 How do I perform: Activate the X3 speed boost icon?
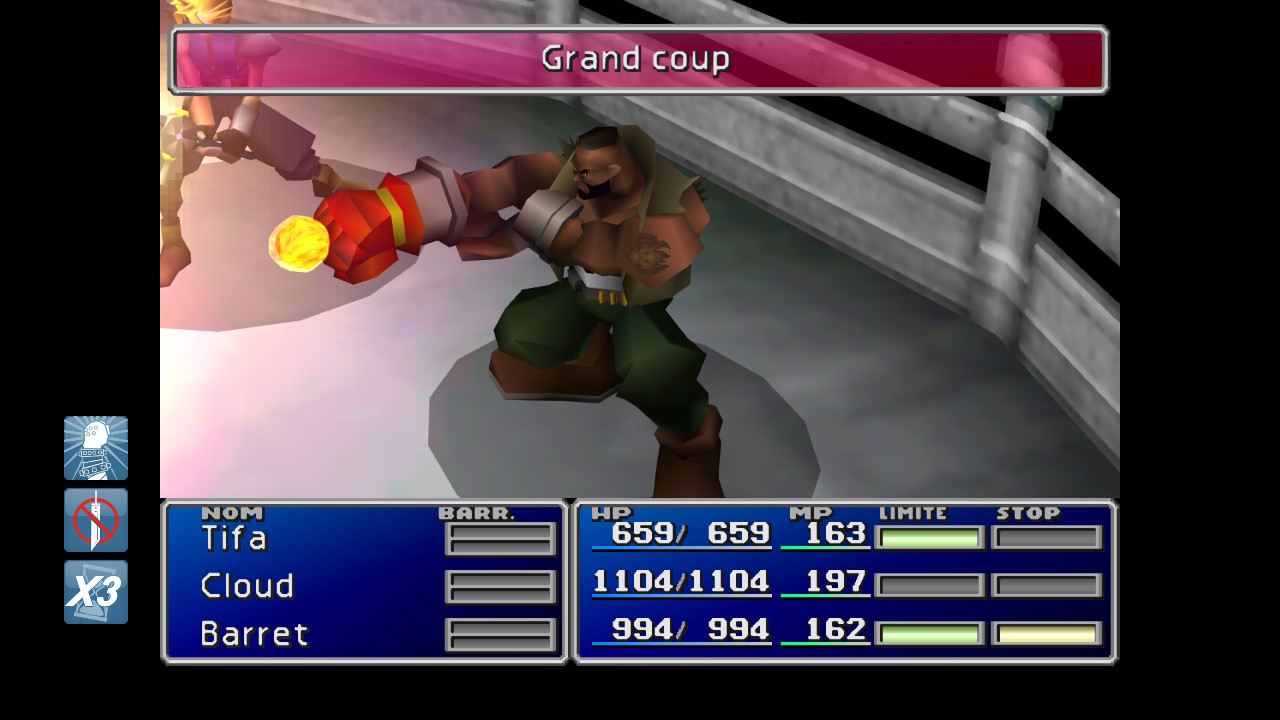pos(96,592)
